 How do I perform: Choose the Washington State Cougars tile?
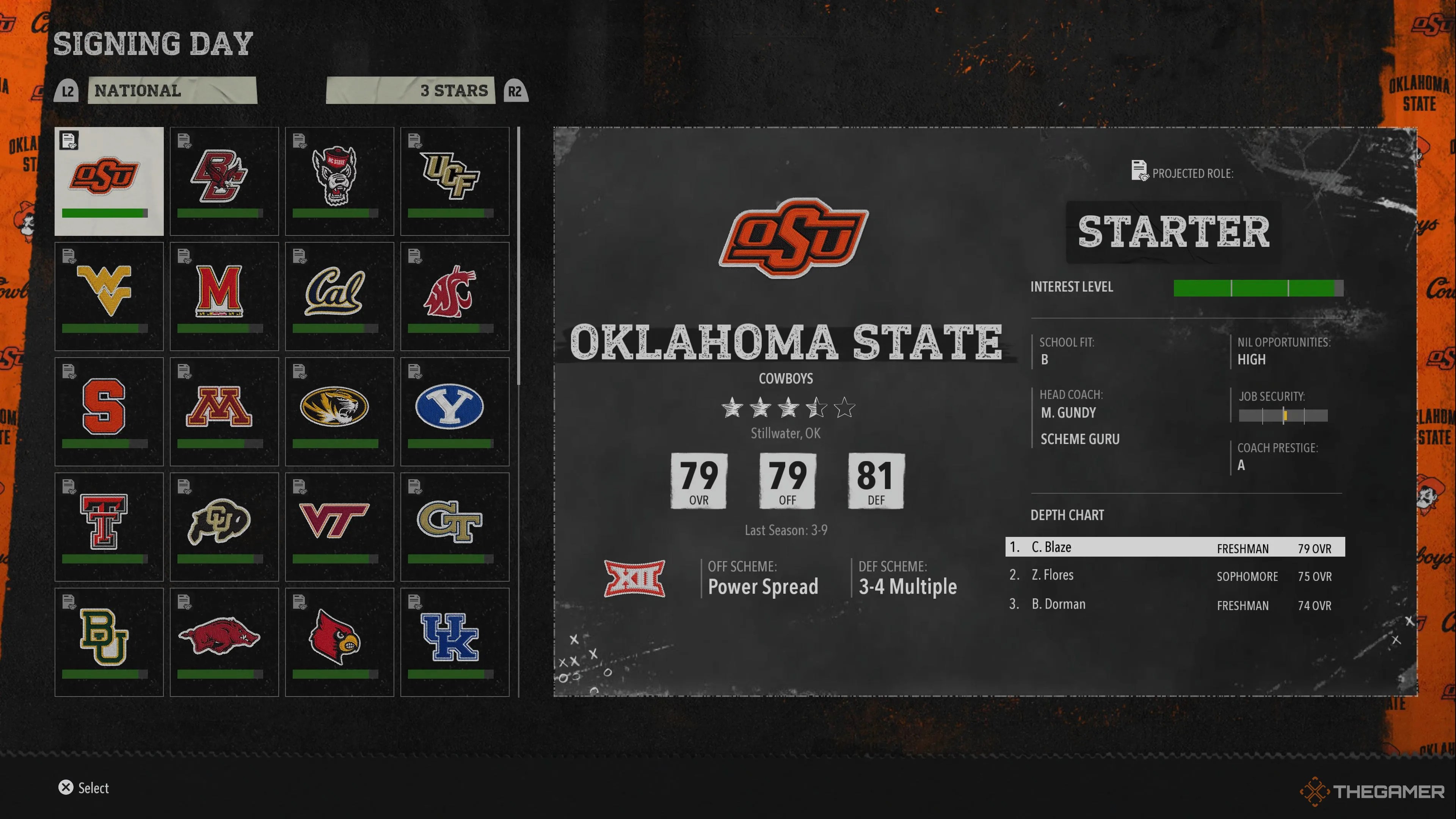click(x=455, y=296)
